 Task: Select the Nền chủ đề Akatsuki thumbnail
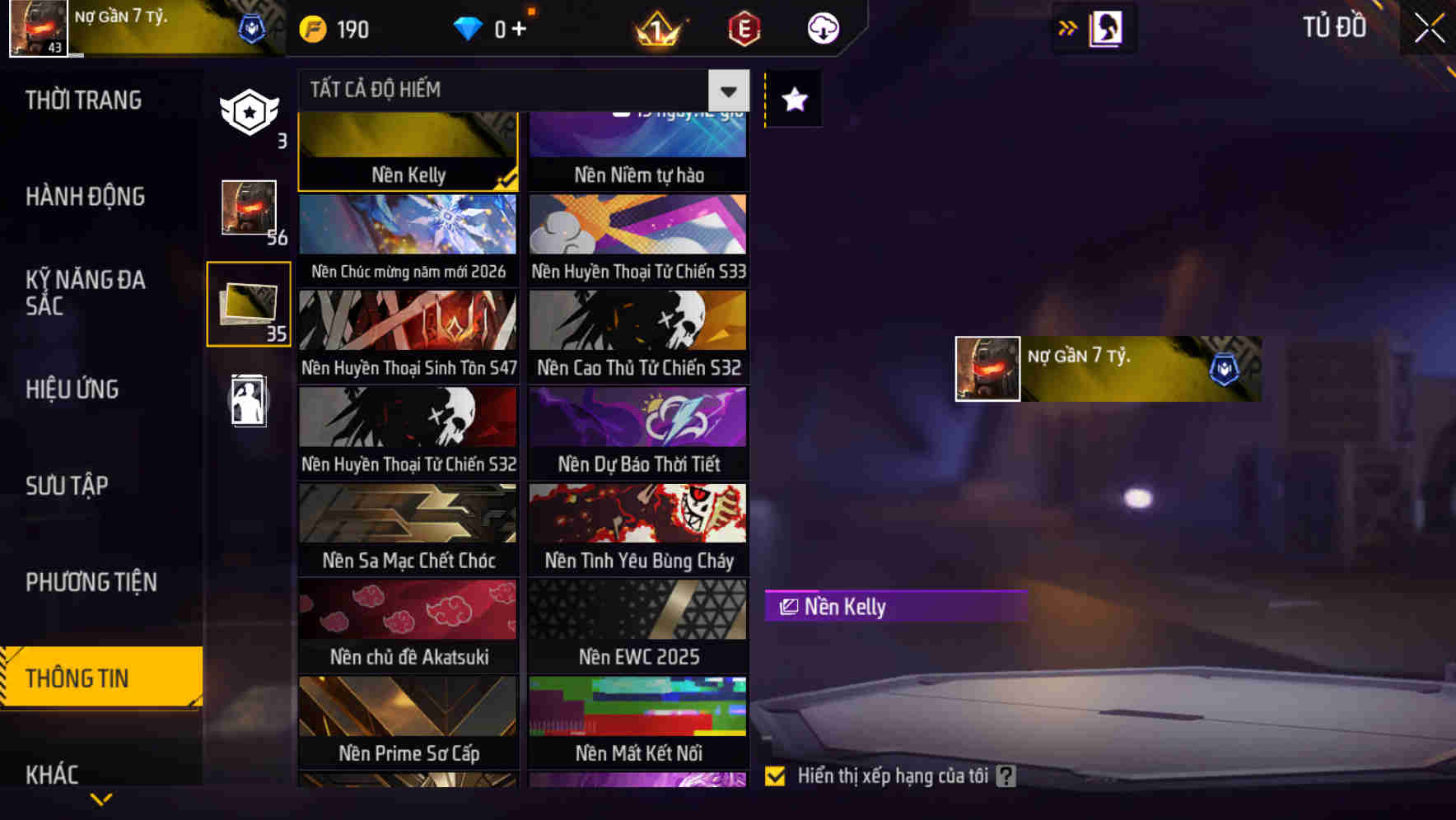(x=407, y=626)
